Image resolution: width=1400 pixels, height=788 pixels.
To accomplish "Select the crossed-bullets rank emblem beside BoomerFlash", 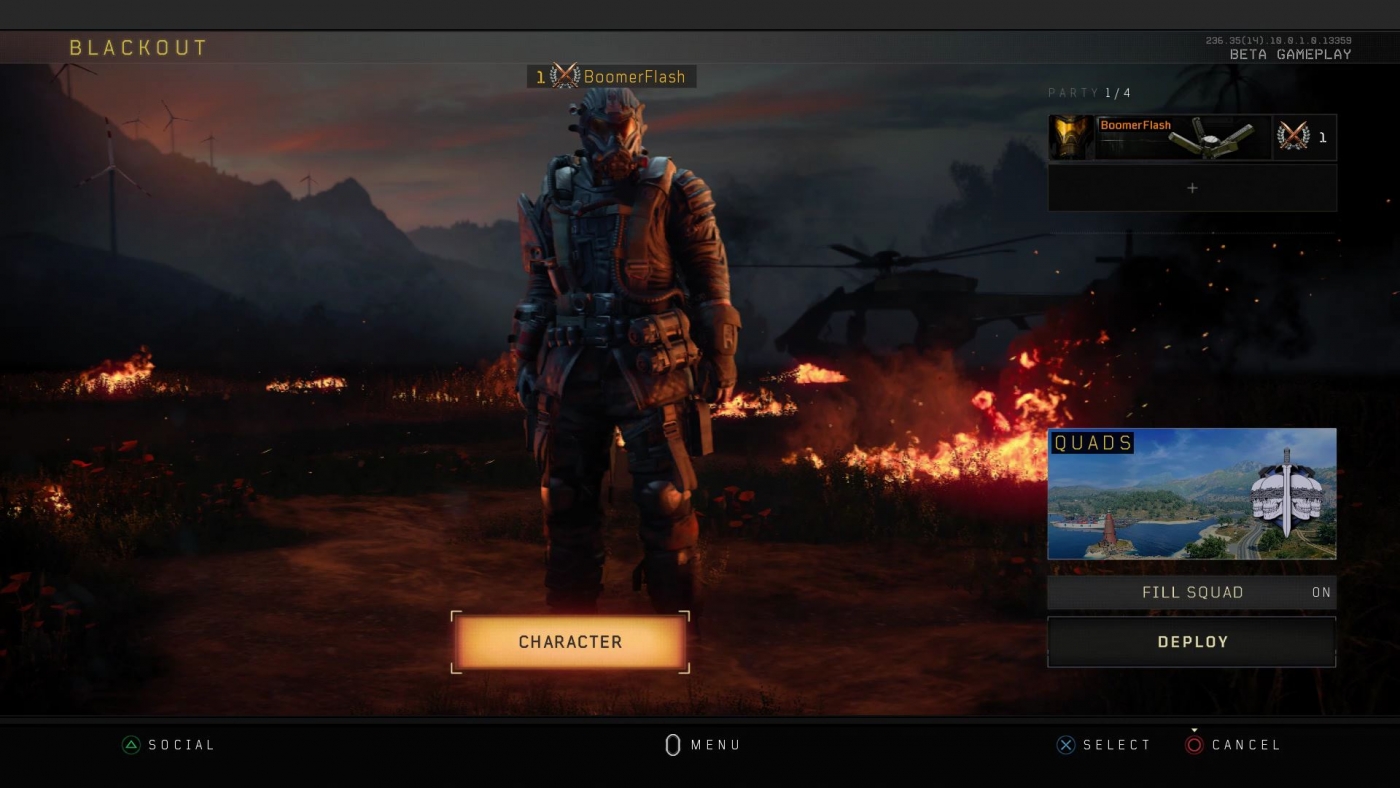I will (566, 76).
